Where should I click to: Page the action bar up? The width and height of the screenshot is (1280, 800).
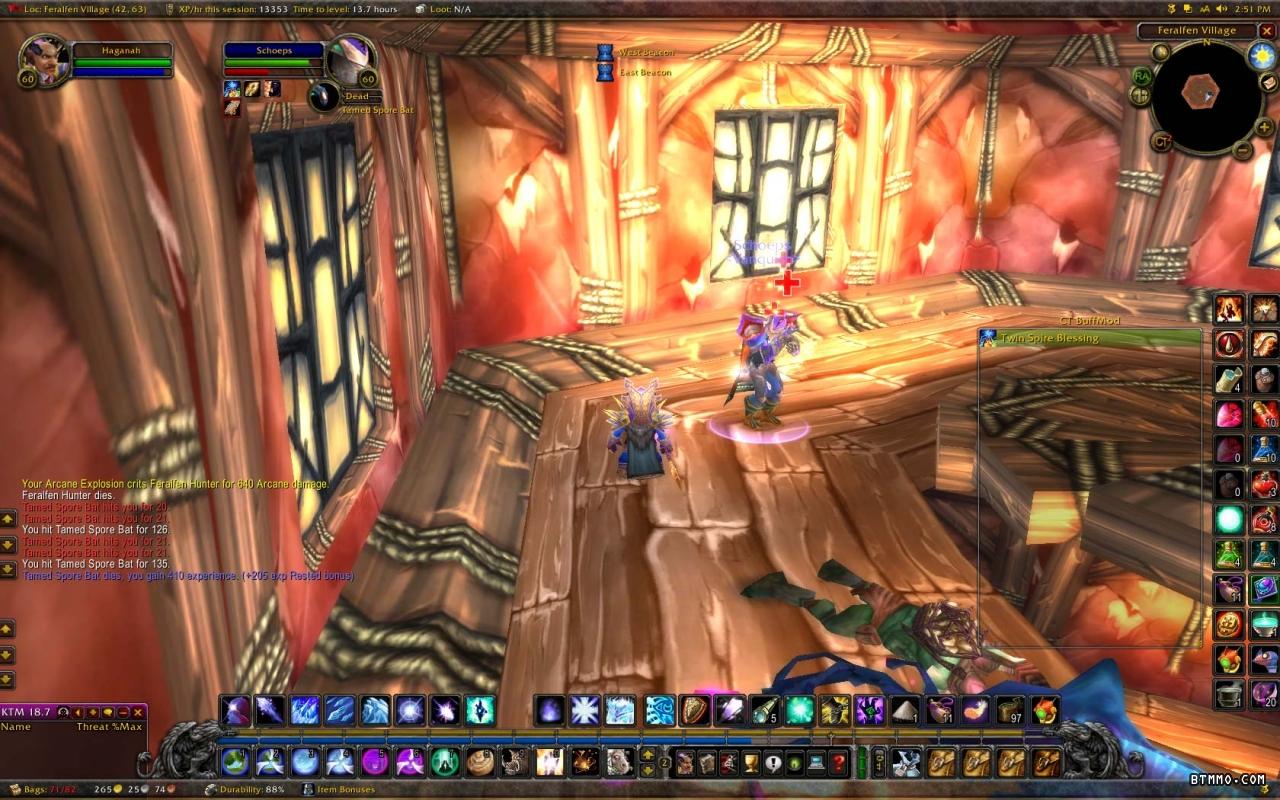(x=648, y=755)
